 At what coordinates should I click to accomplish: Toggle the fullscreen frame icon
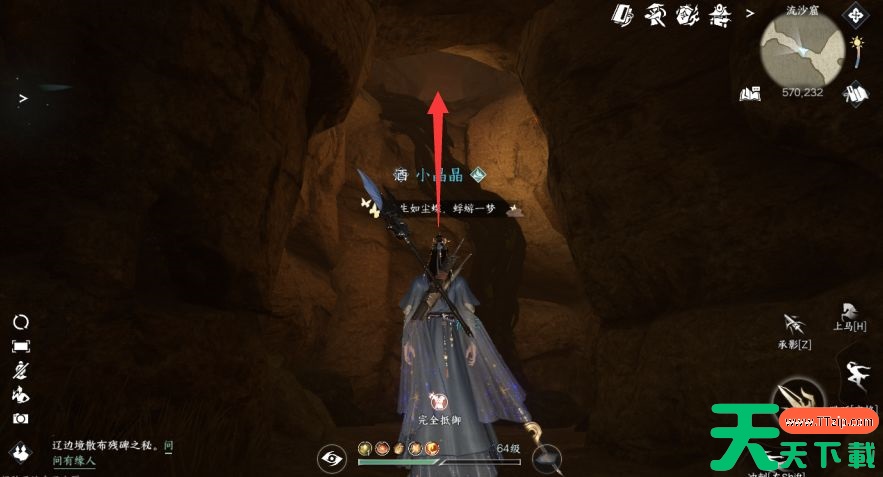[20, 346]
